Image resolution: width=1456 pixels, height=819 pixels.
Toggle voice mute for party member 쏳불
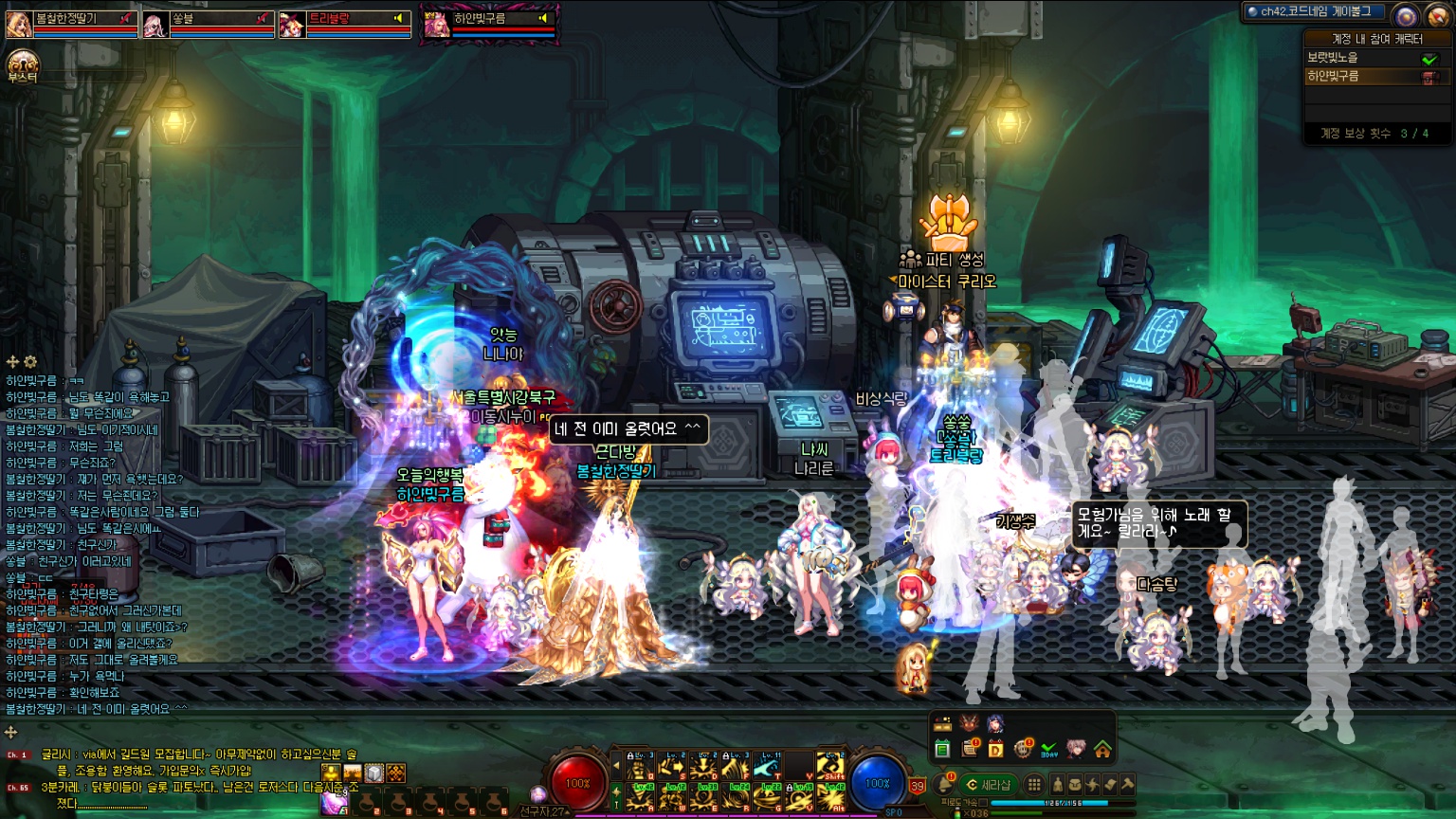(x=262, y=18)
